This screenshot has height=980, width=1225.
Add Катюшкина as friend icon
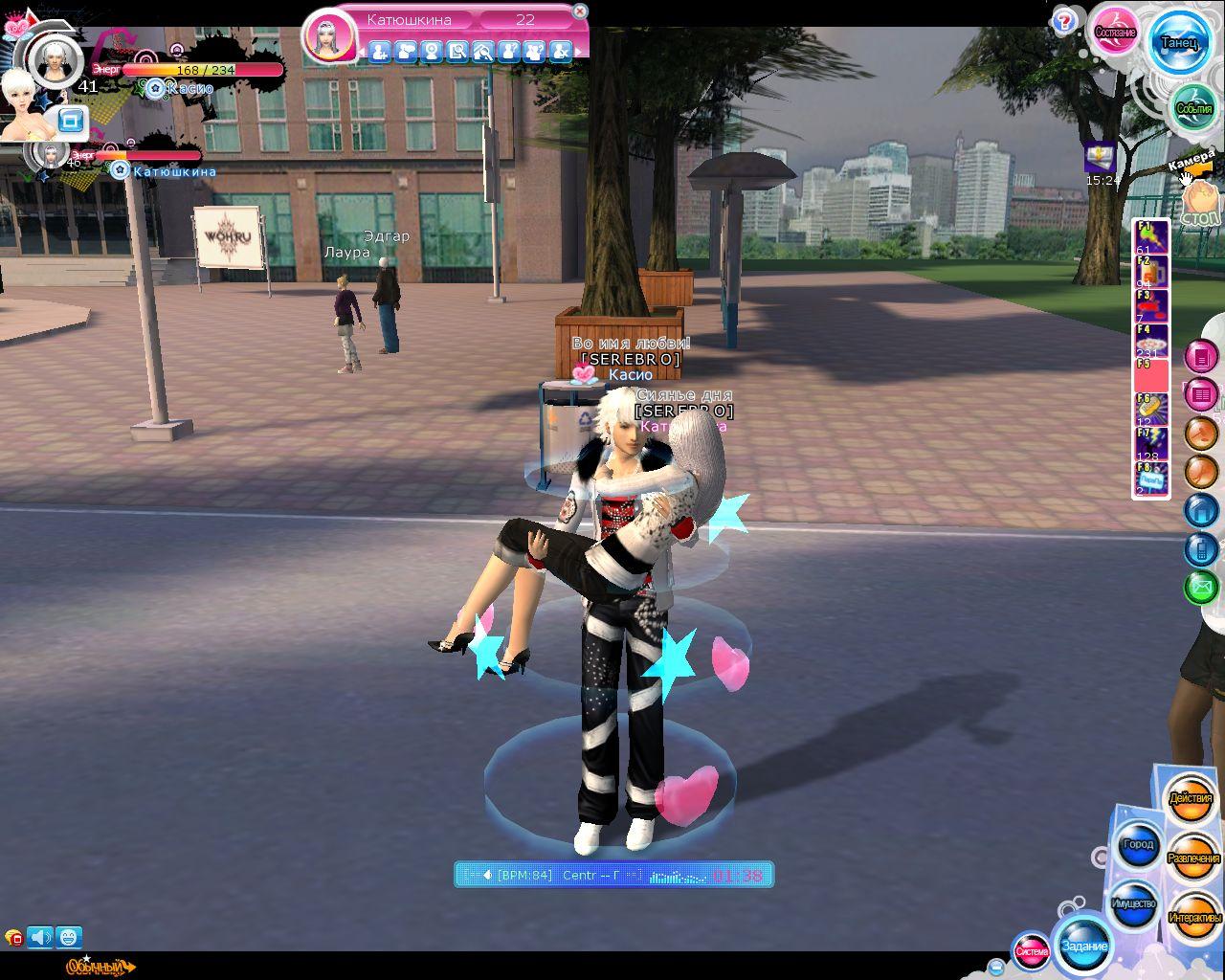pos(379,52)
